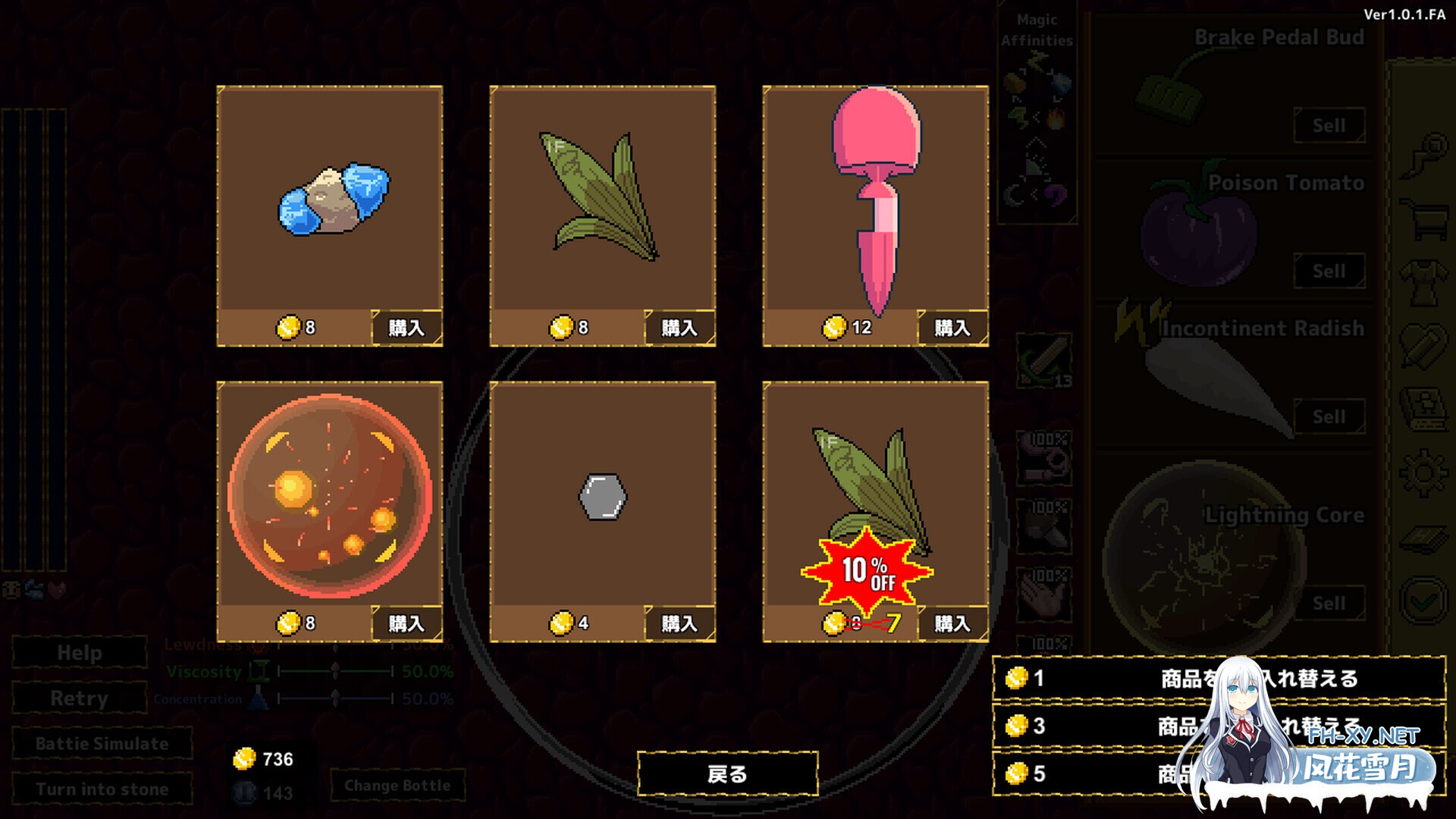Open the Change Bottle selector
The height and width of the screenshot is (819, 1456).
[398, 785]
